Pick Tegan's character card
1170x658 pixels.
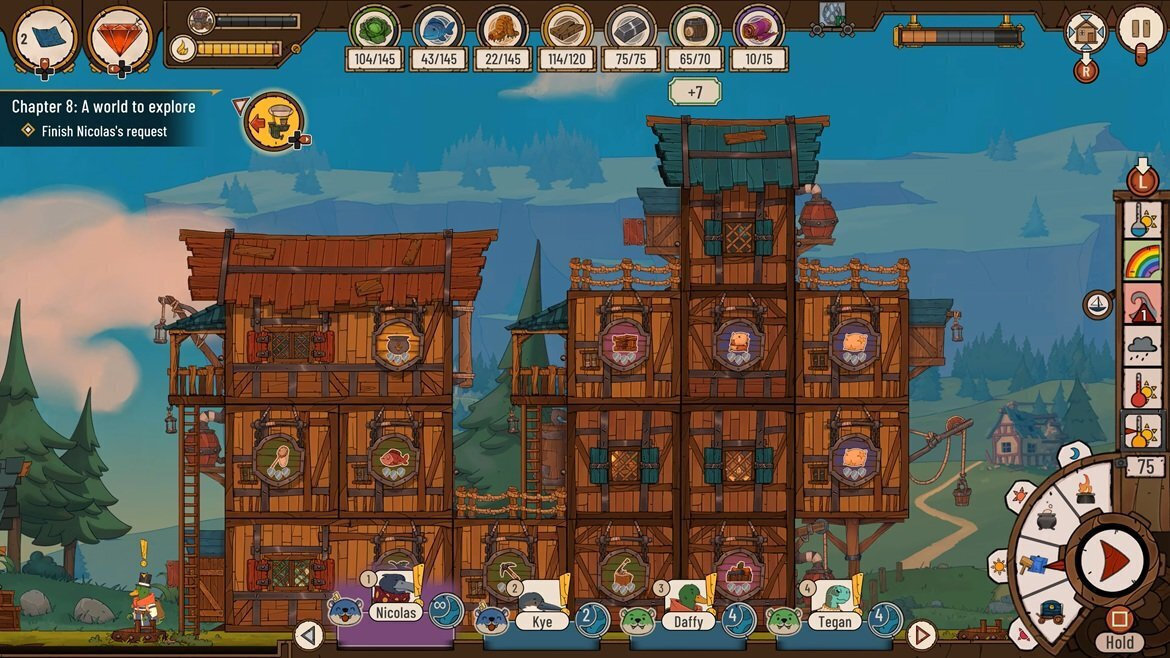click(833, 611)
